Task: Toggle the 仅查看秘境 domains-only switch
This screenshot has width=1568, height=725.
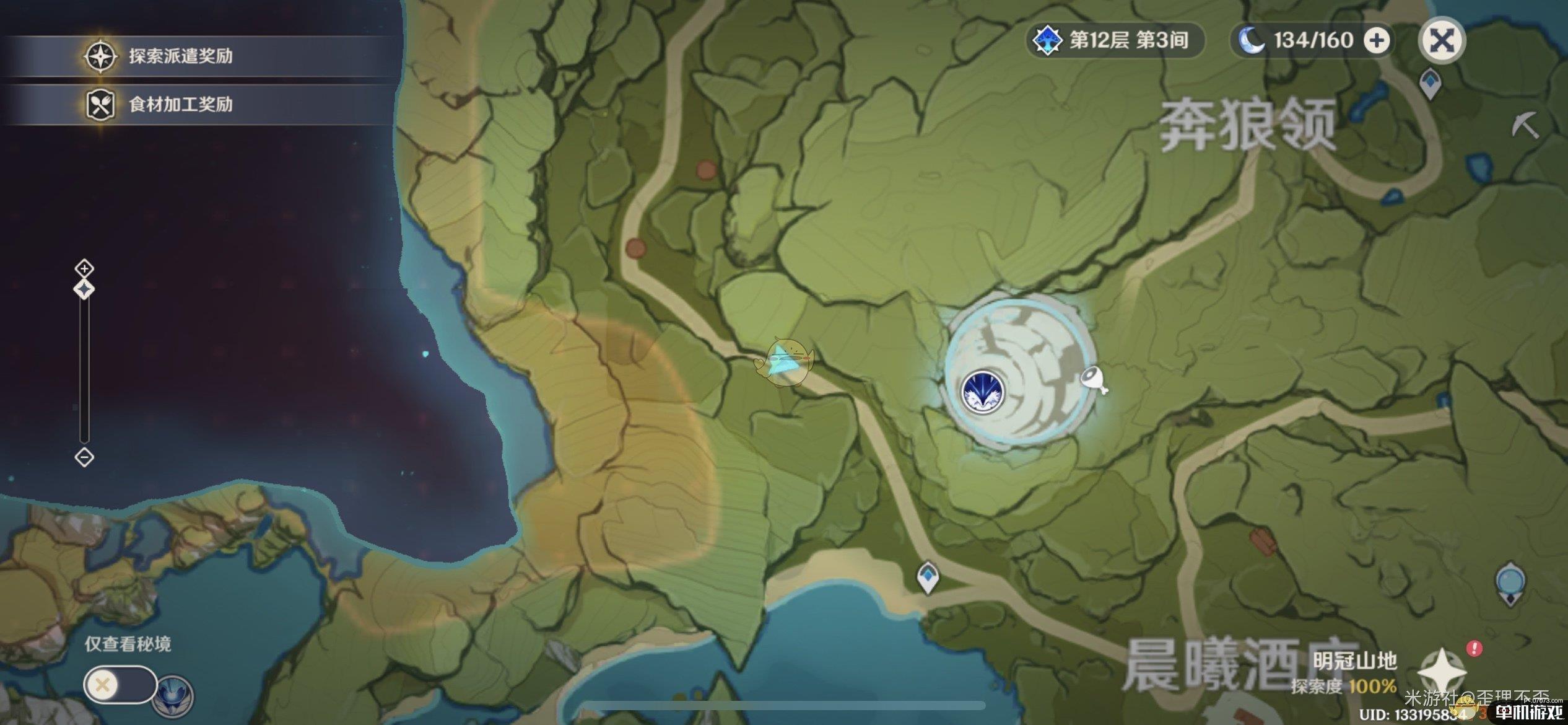Action: point(120,685)
